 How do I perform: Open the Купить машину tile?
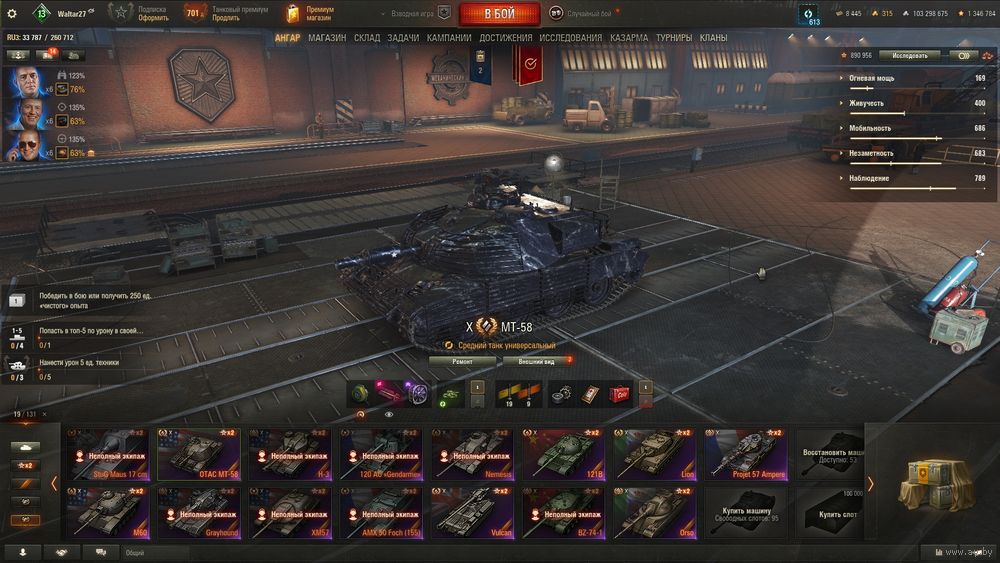point(746,513)
